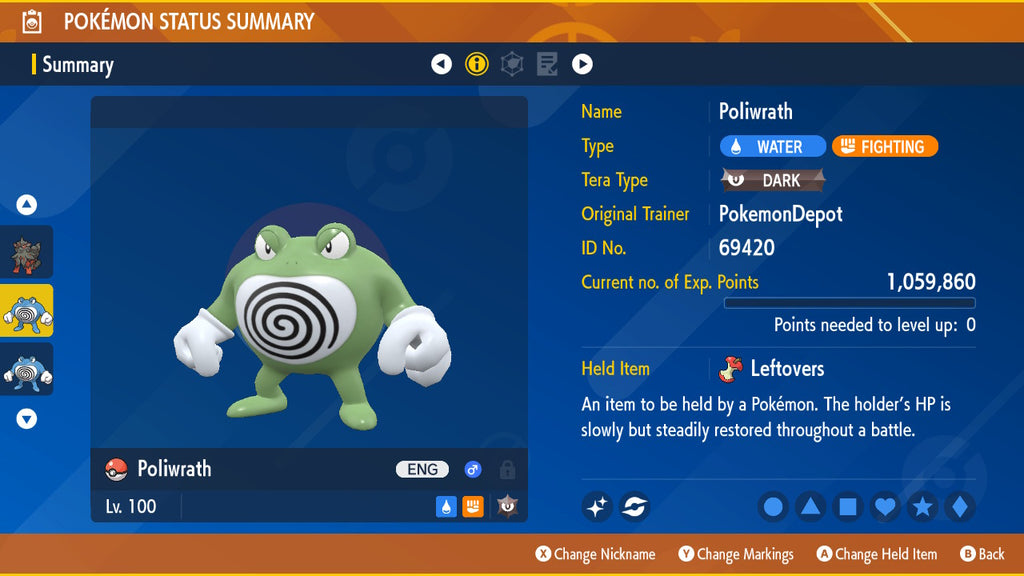Toggle the diamond marking
The width and height of the screenshot is (1024, 576).
pyautogui.click(x=959, y=507)
